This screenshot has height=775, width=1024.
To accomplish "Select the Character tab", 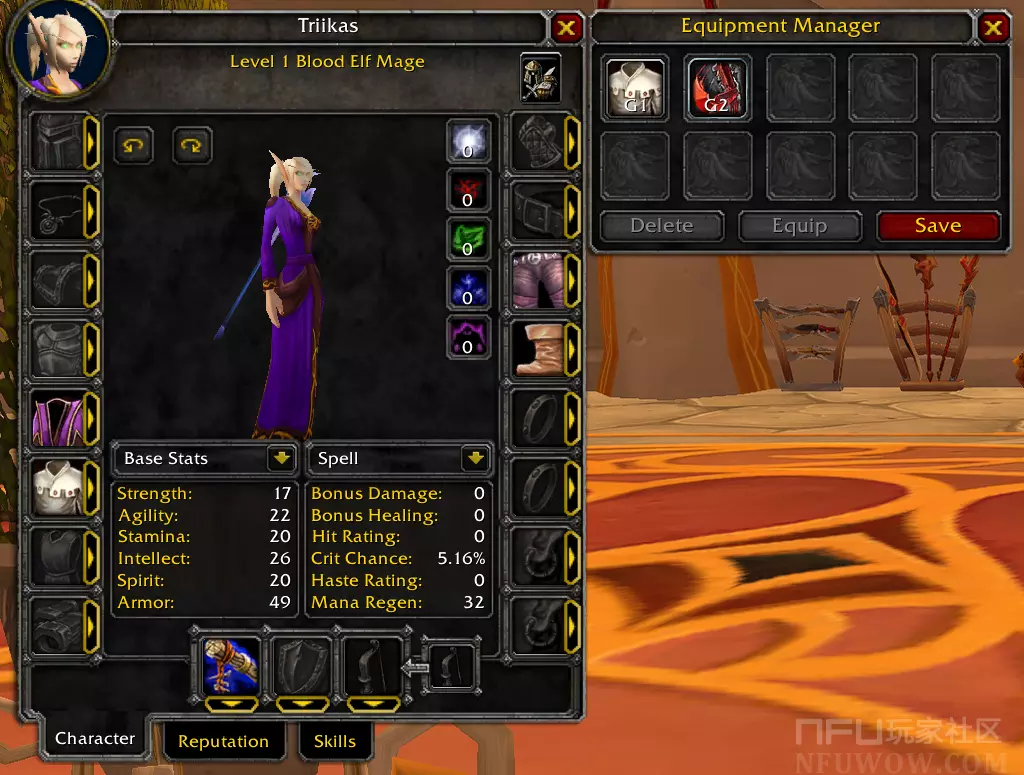I will [95, 739].
